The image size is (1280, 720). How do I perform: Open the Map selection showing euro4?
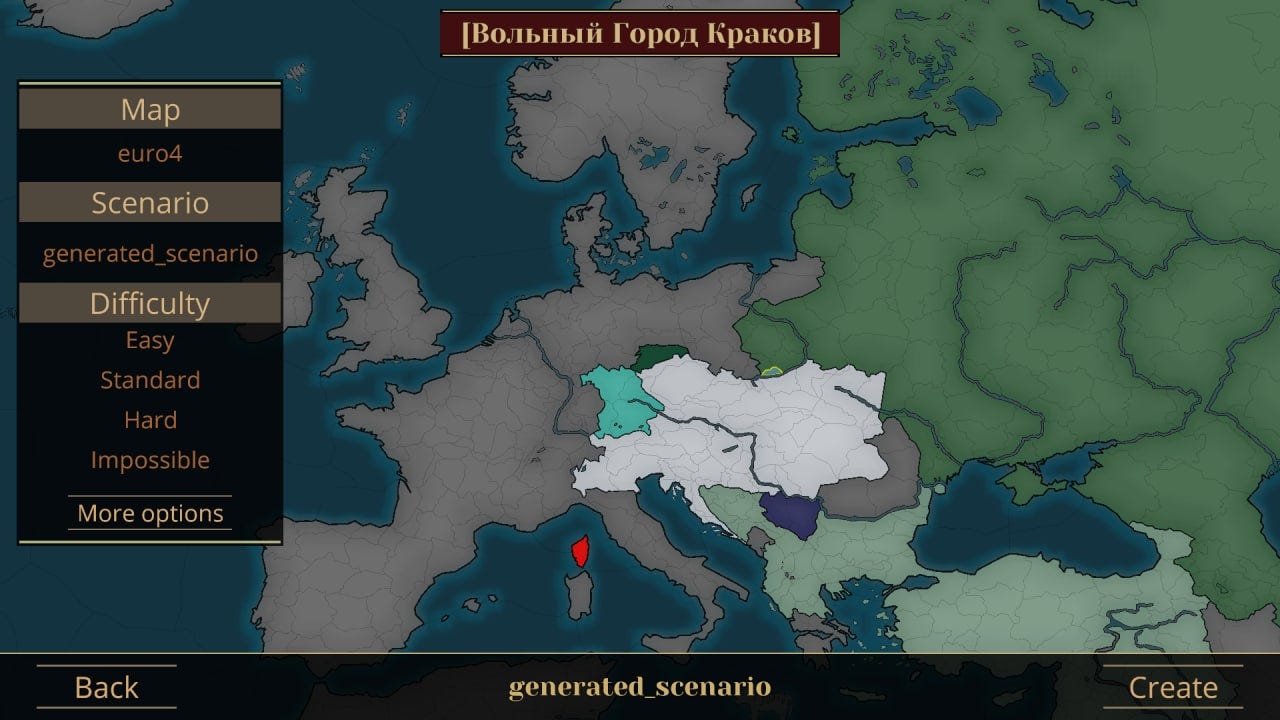pyautogui.click(x=149, y=153)
